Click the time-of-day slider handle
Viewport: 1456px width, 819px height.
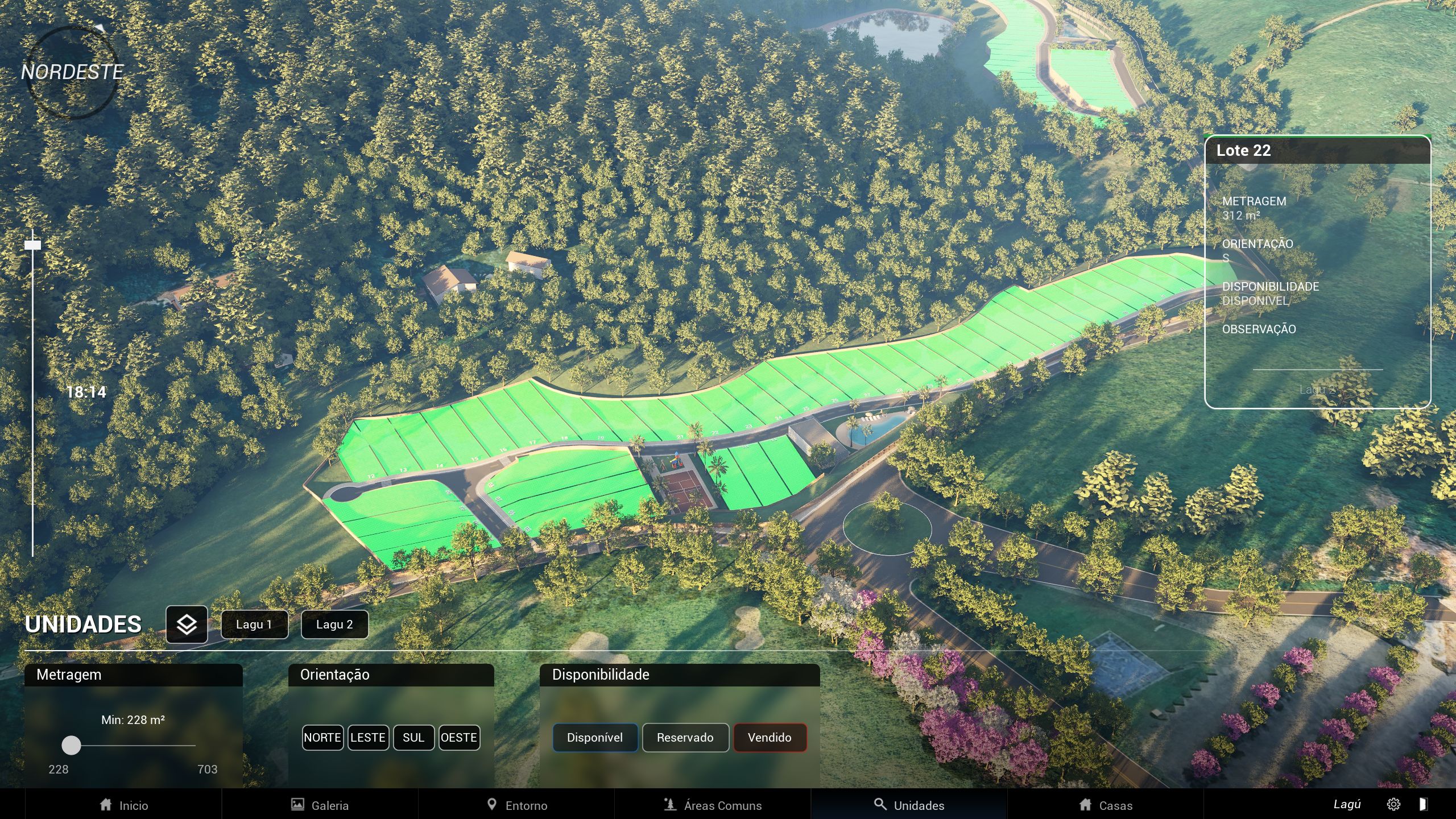[x=33, y=245]
